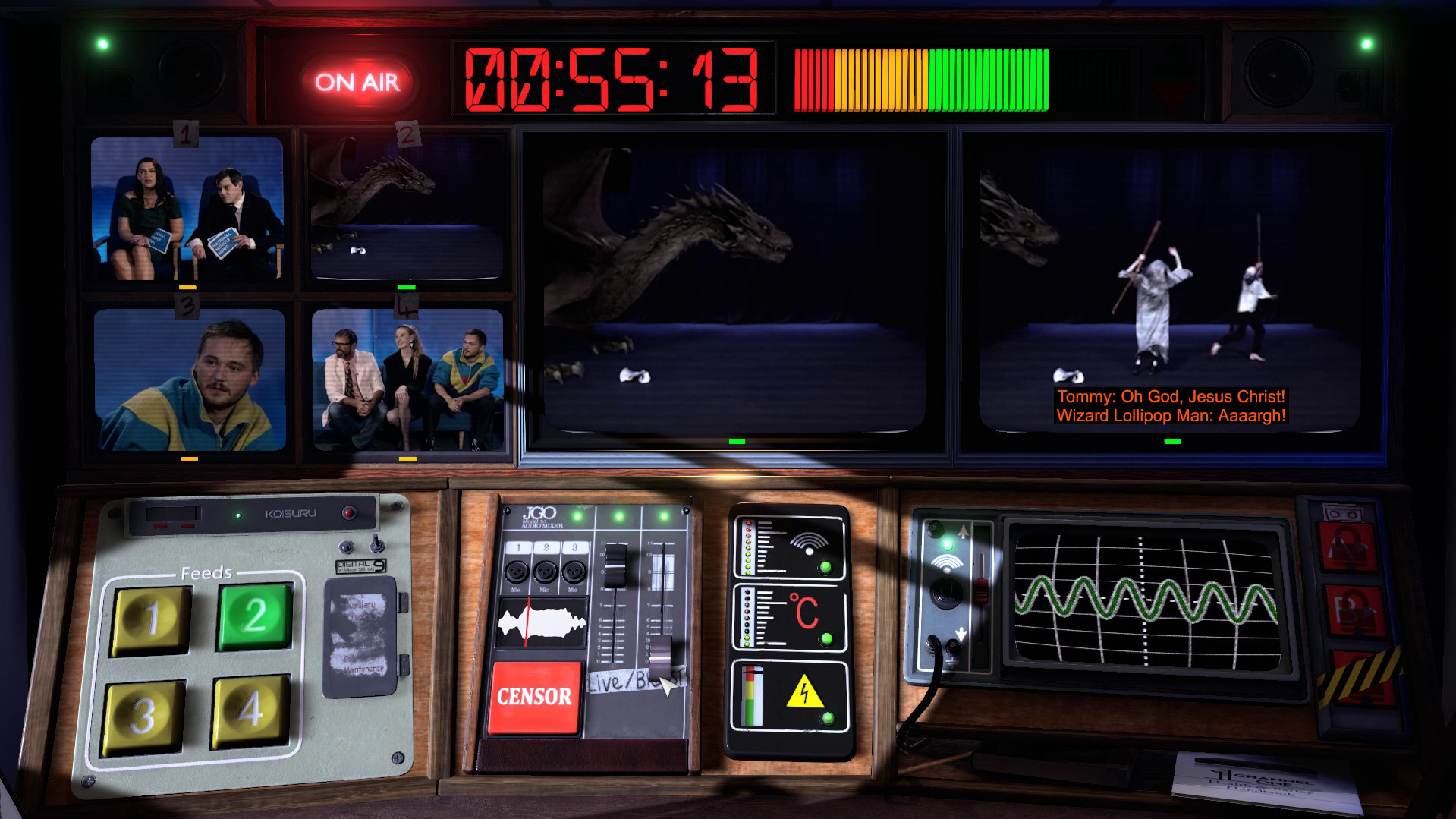Click the red frequency slider on oscilloscope
The image size is (1456, 819).
tap(981, 590)
